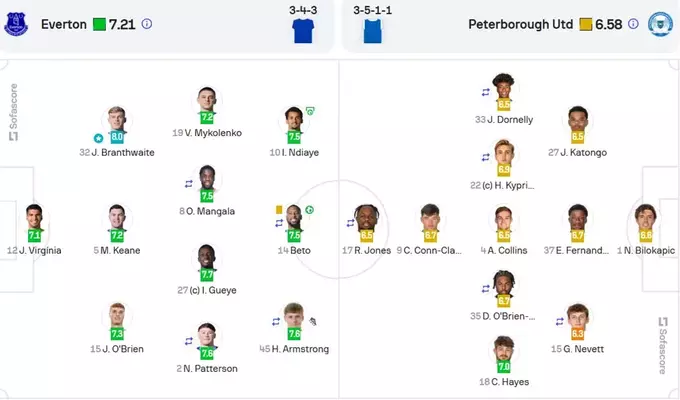This screenshot has width=680, height=400.
Task: Select striker Beto's avatar
Action: (294, 221)
